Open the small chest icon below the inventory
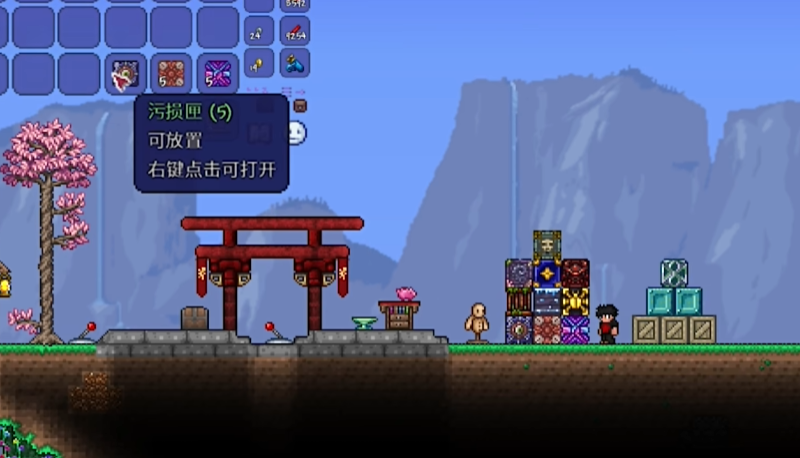The width and height of the screenshot is (800, 458). tap(299, 105)
